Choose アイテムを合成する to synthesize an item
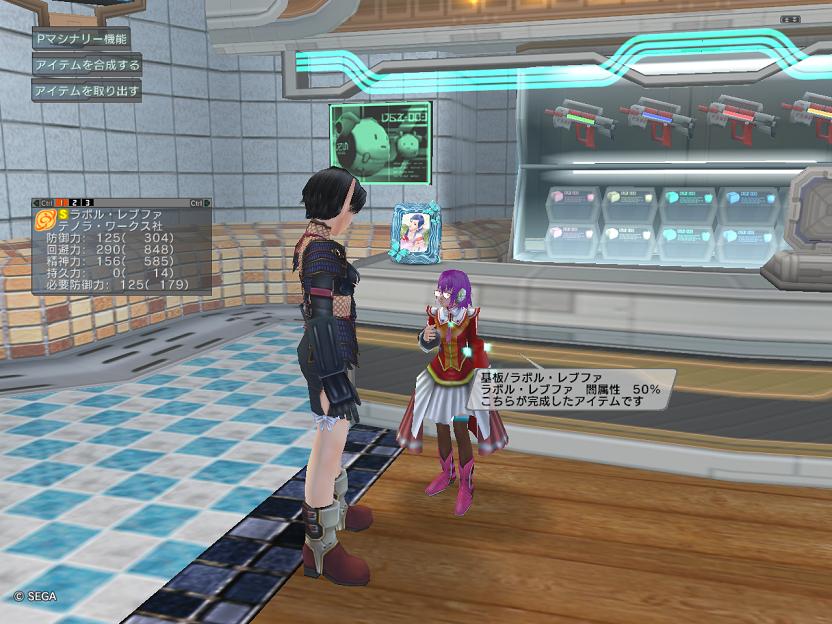Screen dimensions: 832x624 [x=86, y=64]
